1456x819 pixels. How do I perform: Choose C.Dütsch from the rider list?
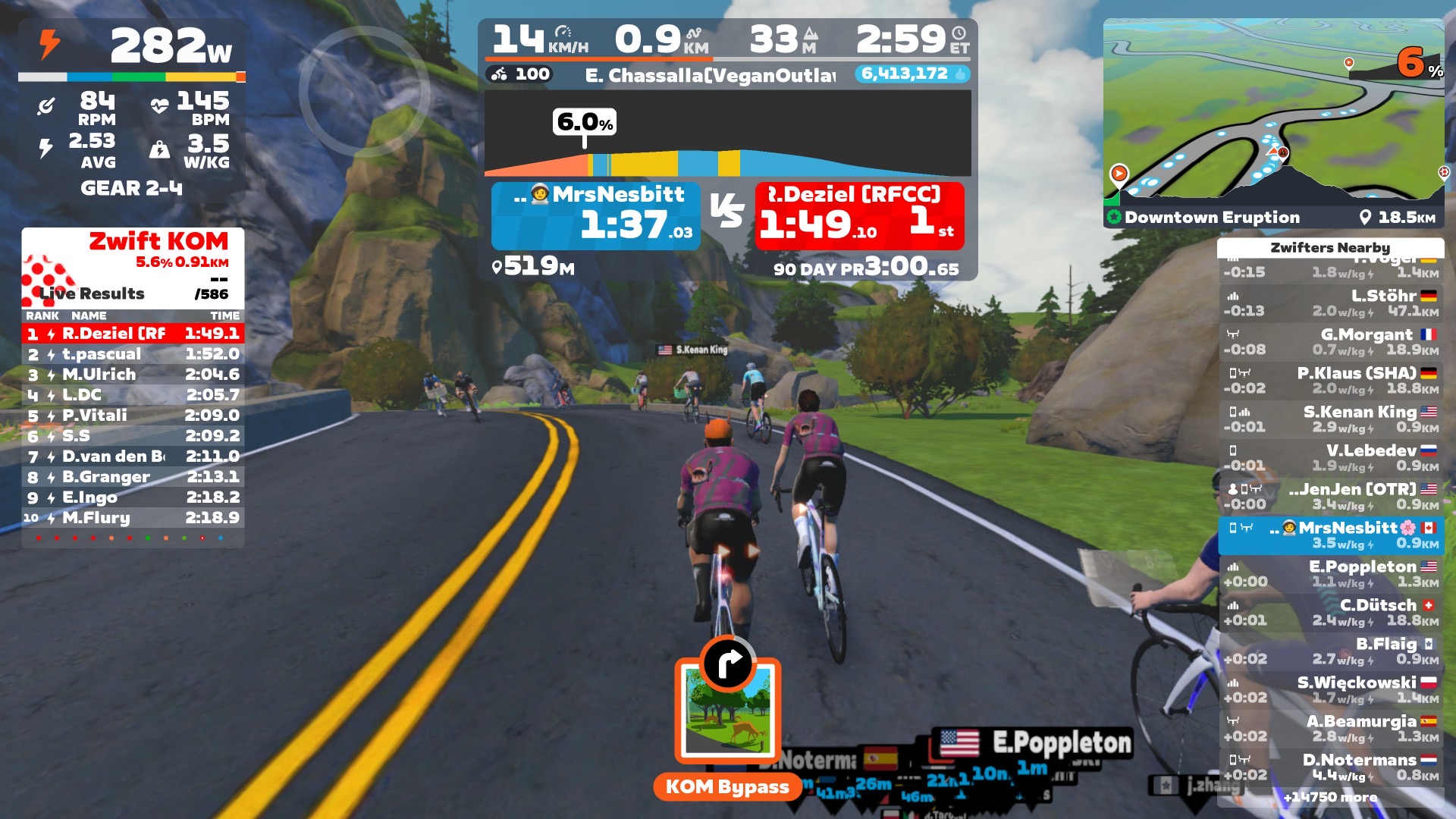coord(1331,613)
